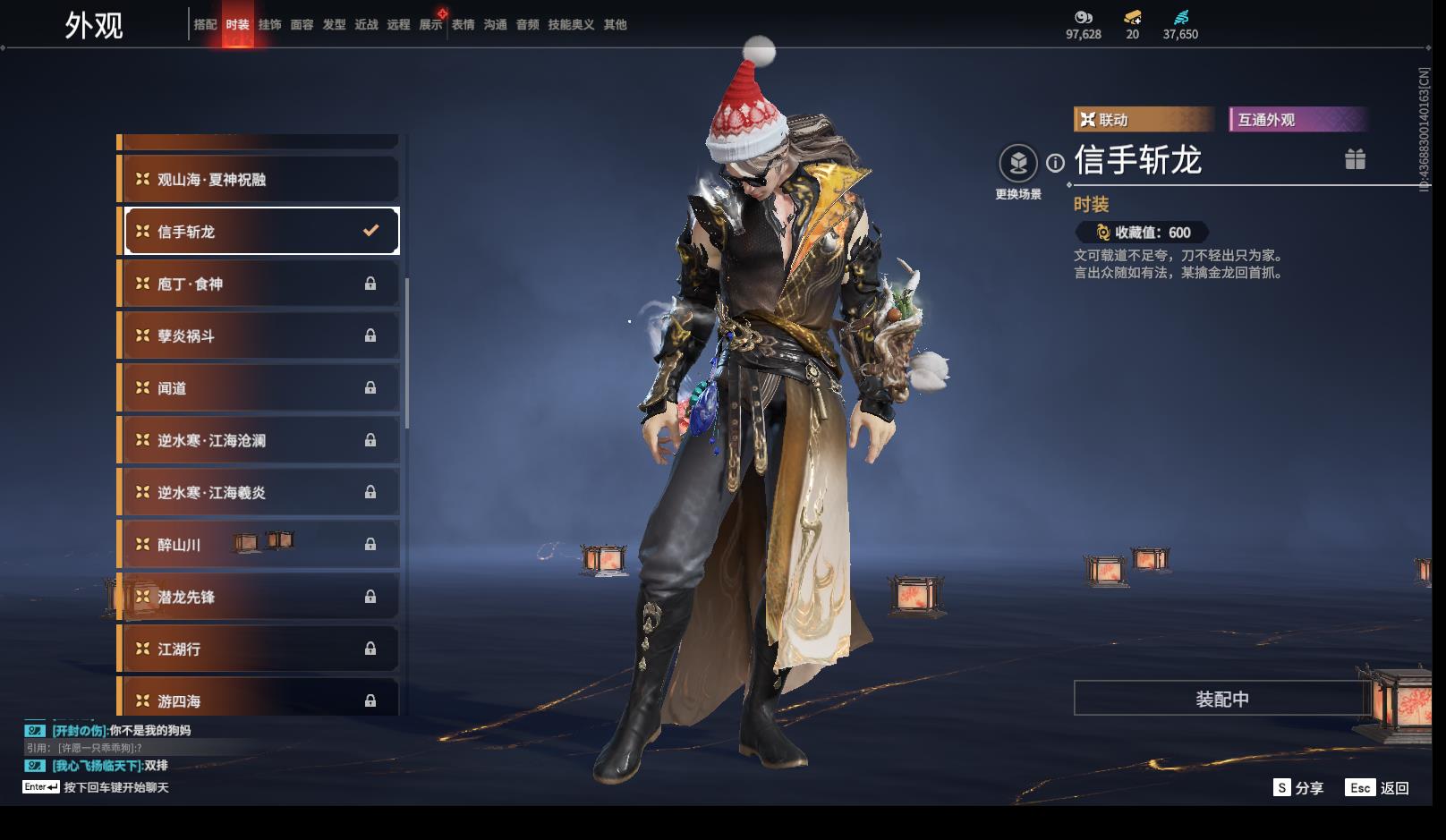Switch to the 其他 tab

coord(615,25)
